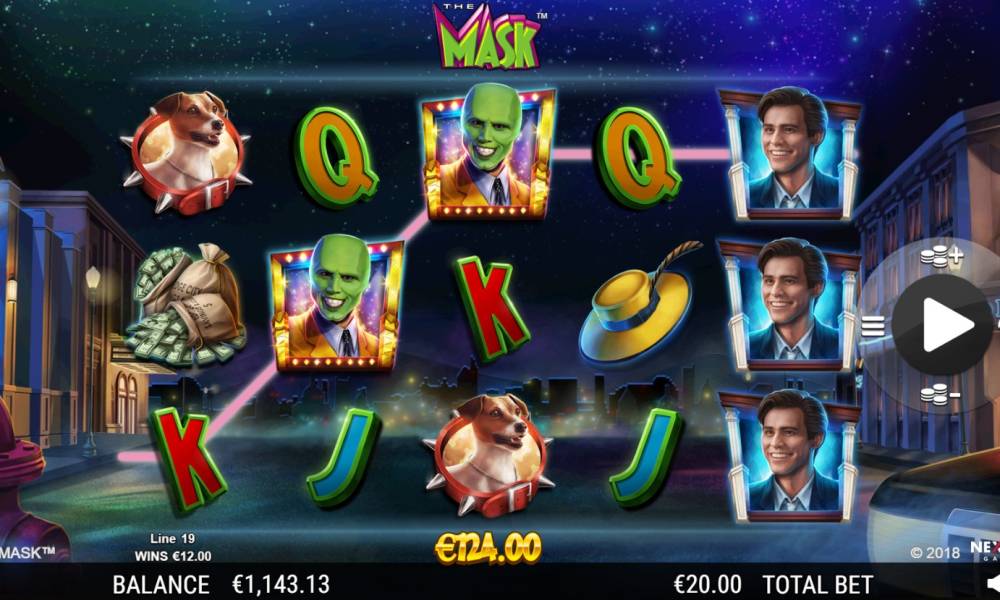
Task: Spin the reels with the play button
Action: (942, 325)
